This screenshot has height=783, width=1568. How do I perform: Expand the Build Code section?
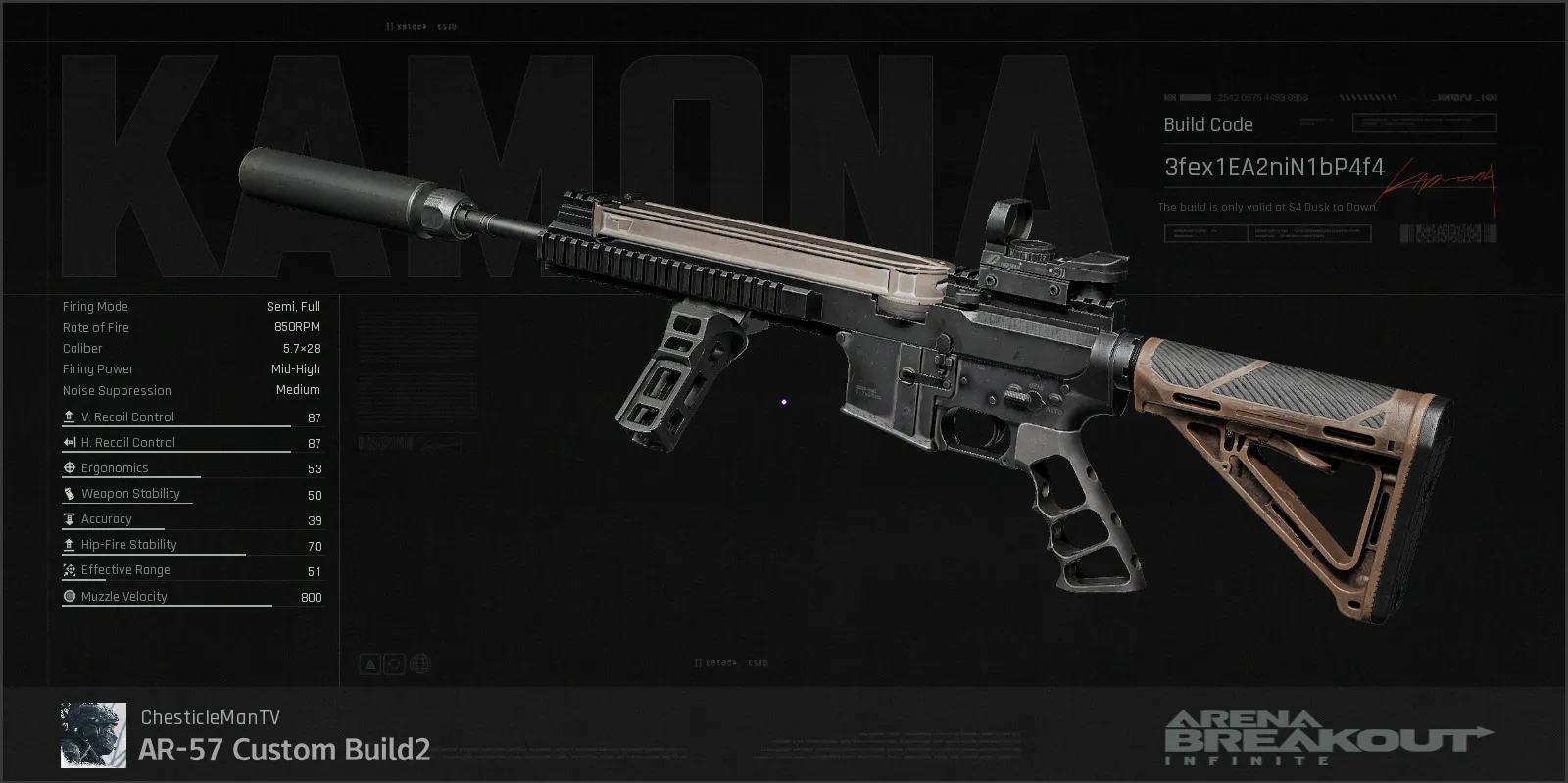(1207, 124)
